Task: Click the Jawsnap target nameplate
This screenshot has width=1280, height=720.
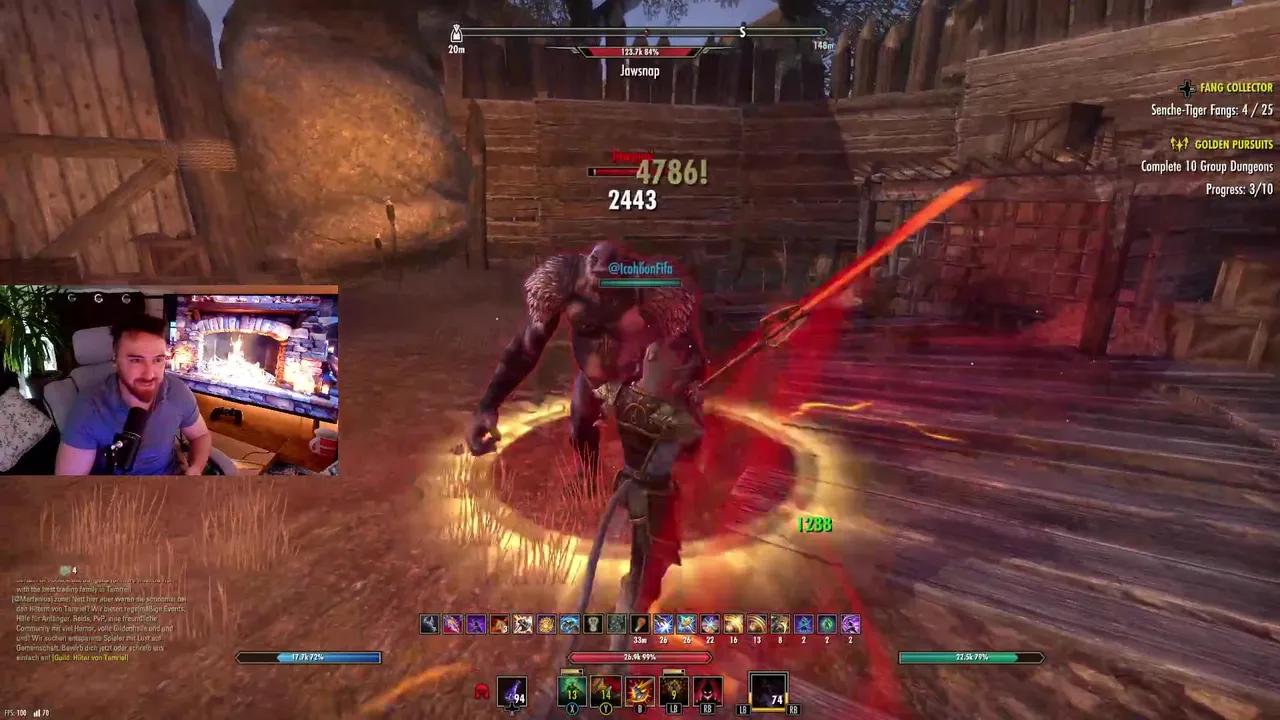Action: (639, 71)
